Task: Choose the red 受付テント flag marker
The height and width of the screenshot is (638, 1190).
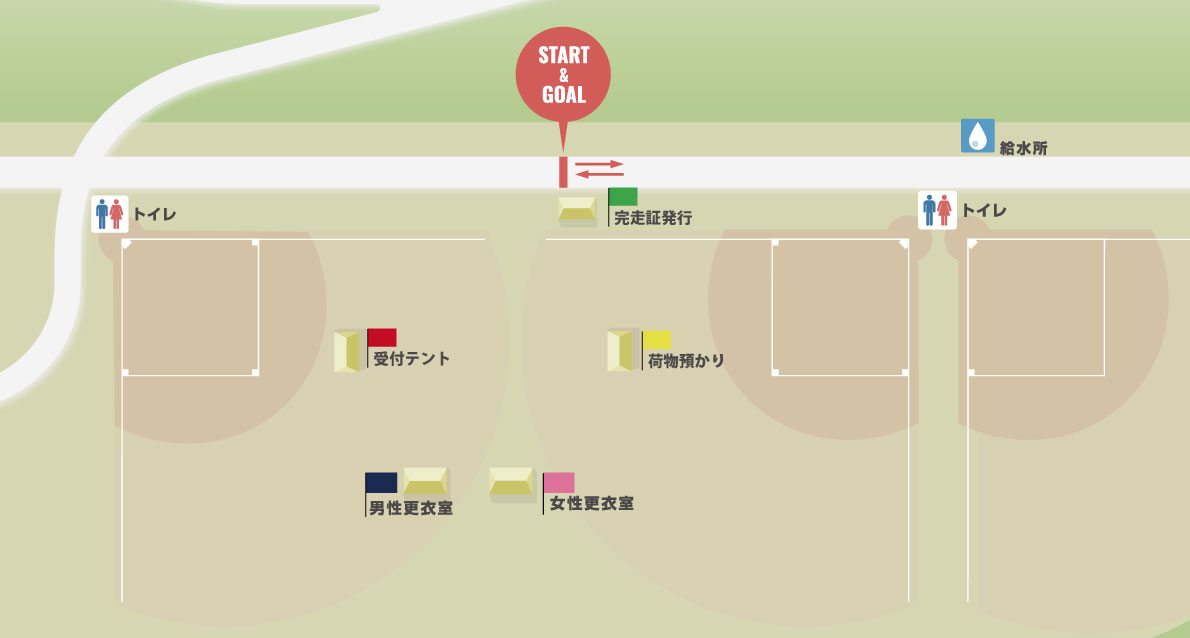Action: tap(382, 338)
